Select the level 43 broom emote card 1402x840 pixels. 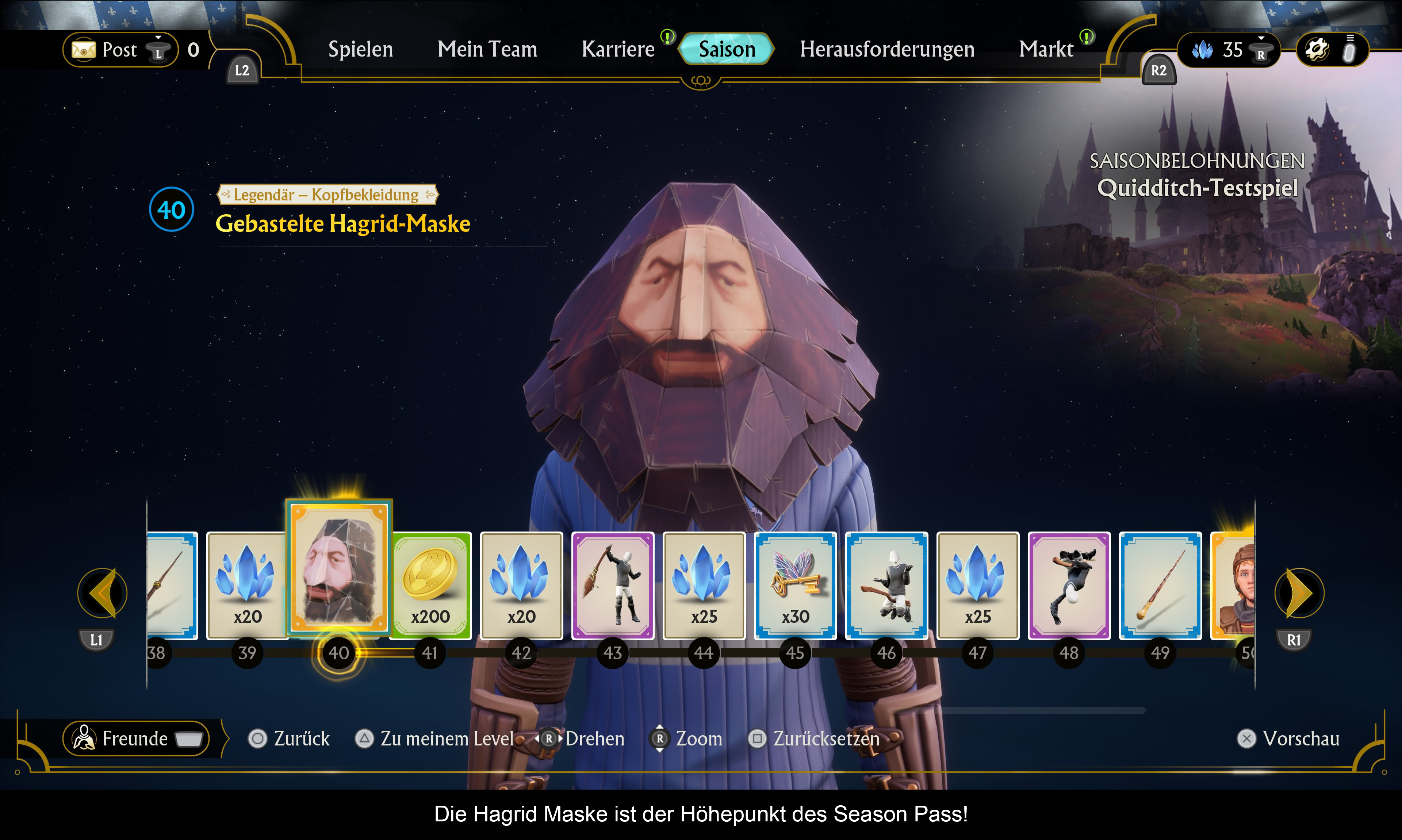coord(613,585)
